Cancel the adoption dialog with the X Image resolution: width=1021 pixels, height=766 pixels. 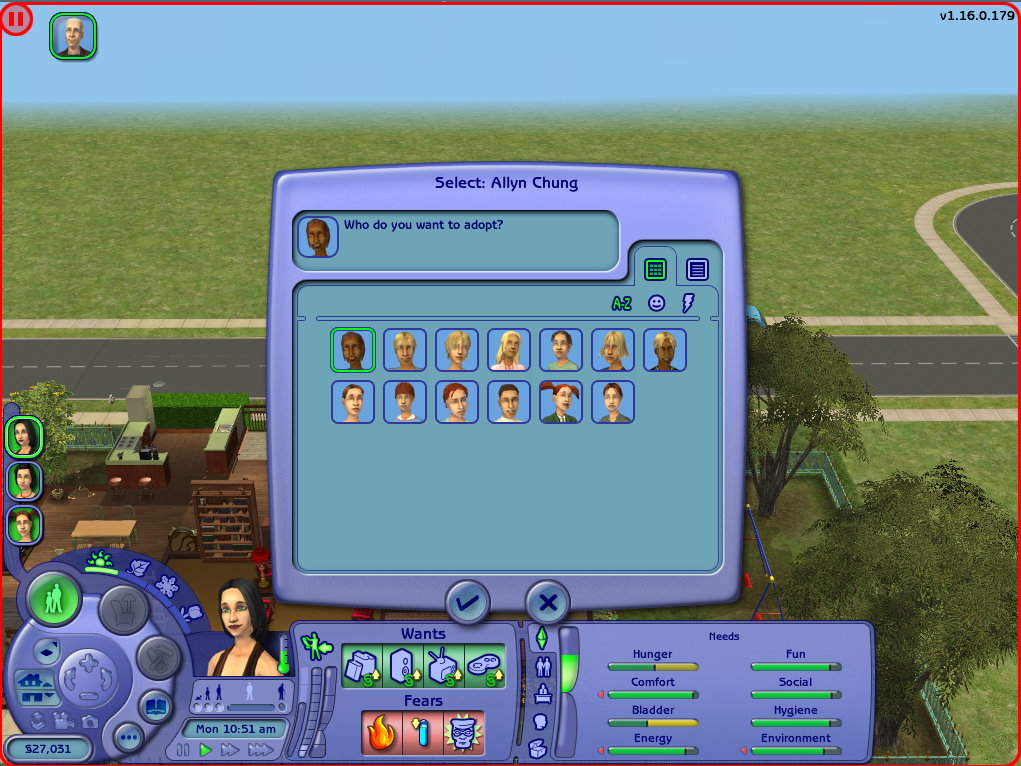pyautogui.click(x=547, y=602)
